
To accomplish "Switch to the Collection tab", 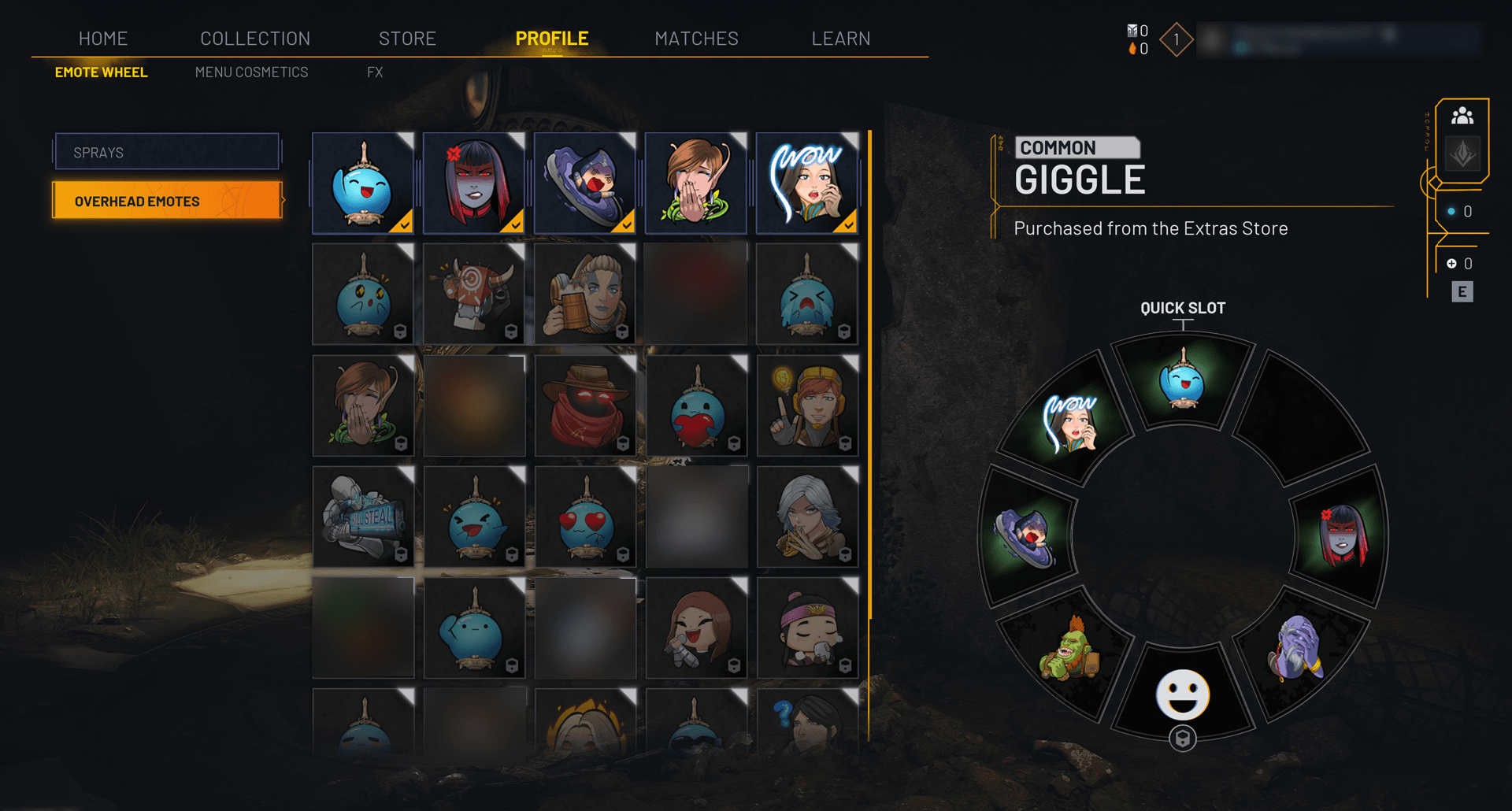I will (255, 39).
